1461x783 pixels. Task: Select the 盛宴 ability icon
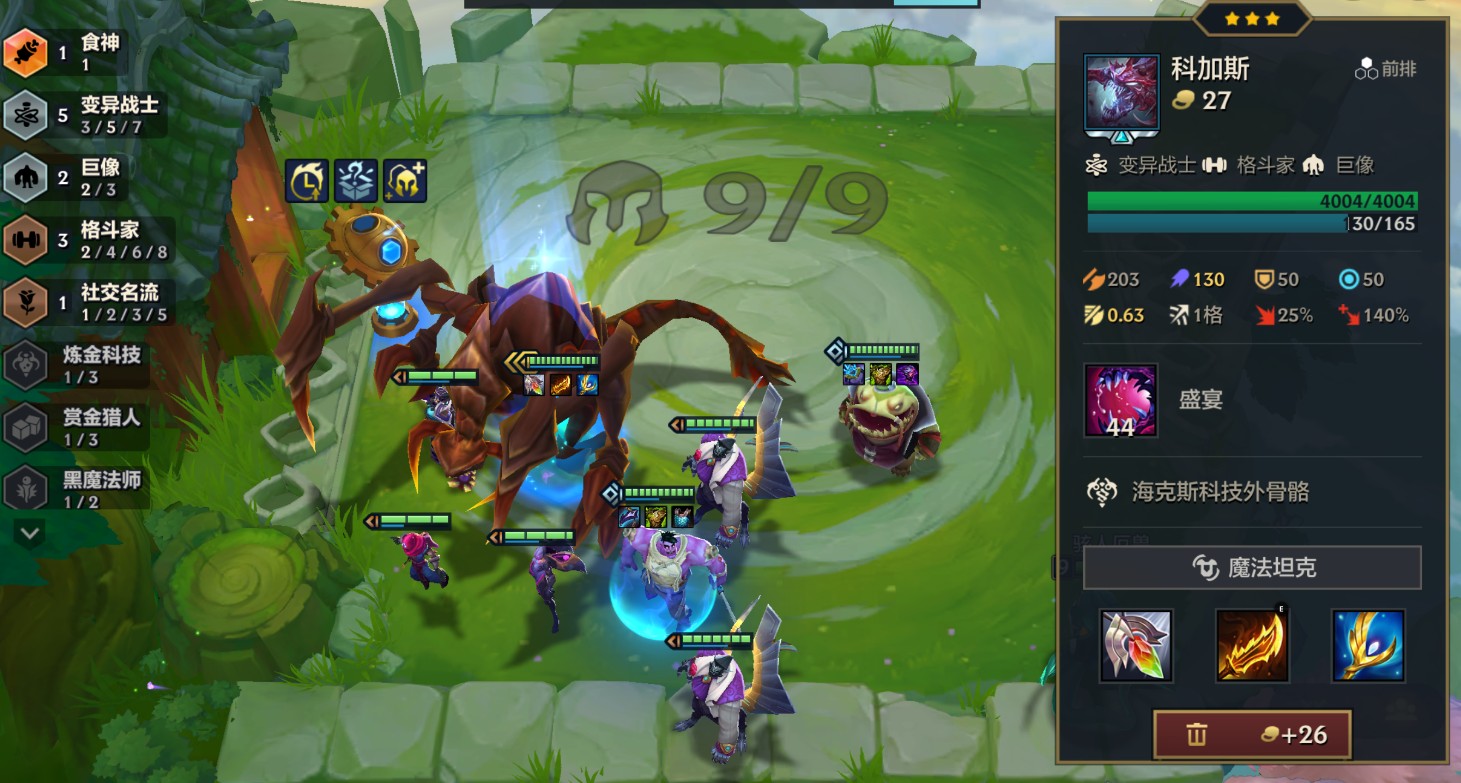point(1121,401)
